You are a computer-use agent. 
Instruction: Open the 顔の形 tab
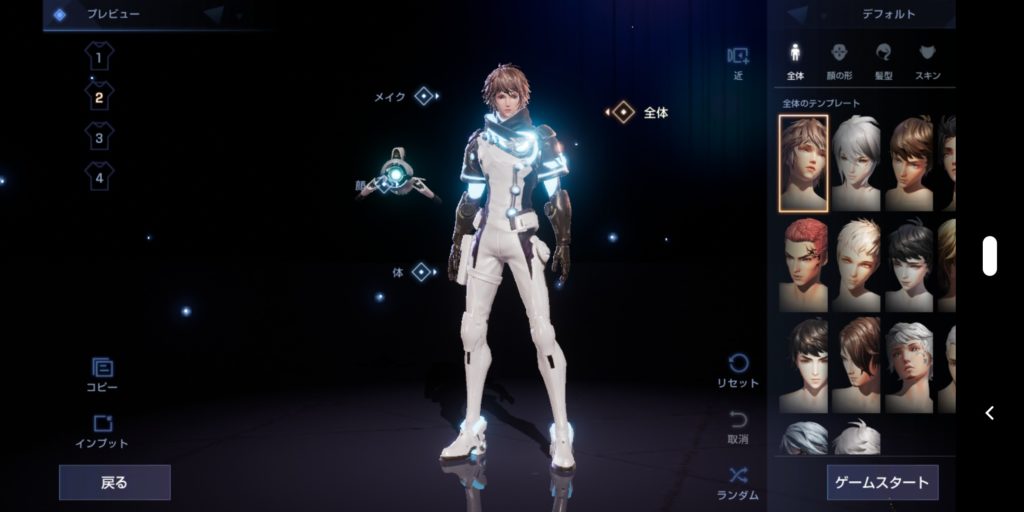840,60
